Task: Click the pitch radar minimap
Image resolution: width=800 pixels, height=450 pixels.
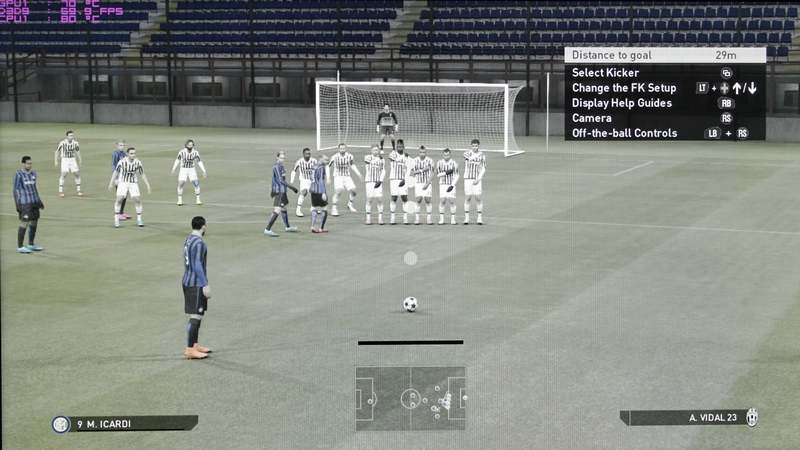Action: [410, 398]
